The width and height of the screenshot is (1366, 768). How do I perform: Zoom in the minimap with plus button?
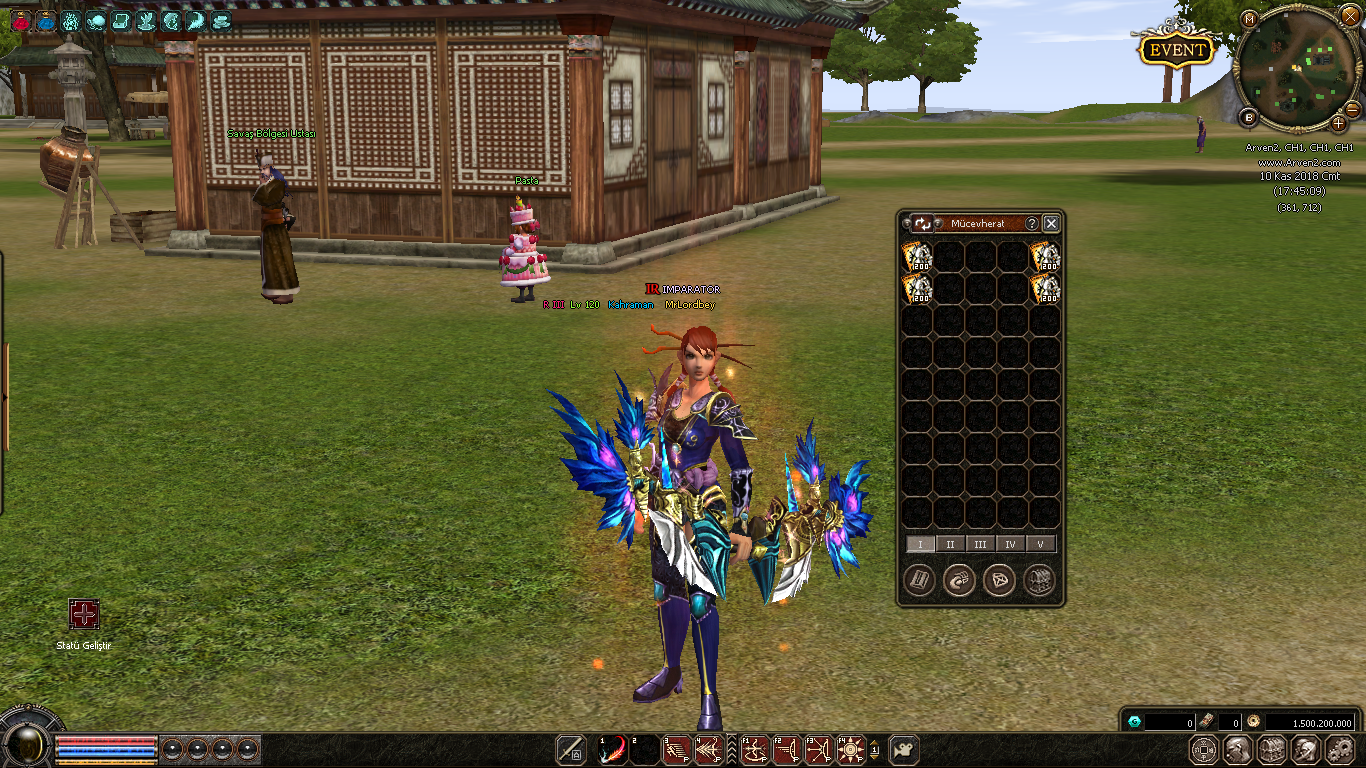point(1339,123)
